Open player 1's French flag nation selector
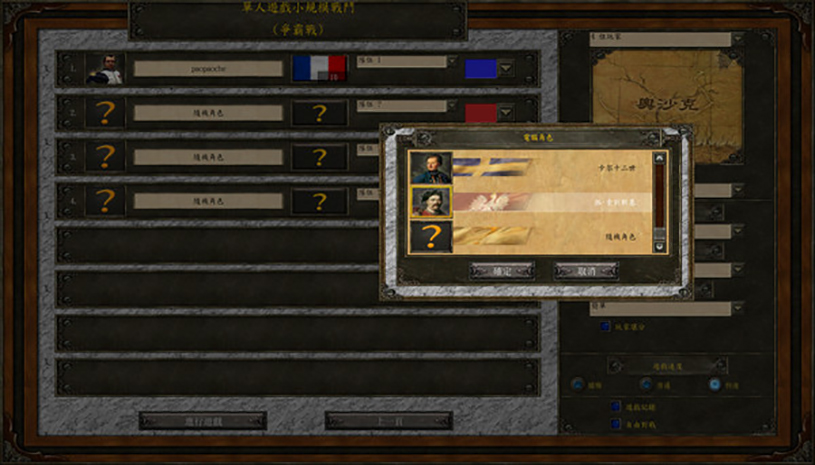Viewport: 815px width, 465px height. tap(319, 69)
